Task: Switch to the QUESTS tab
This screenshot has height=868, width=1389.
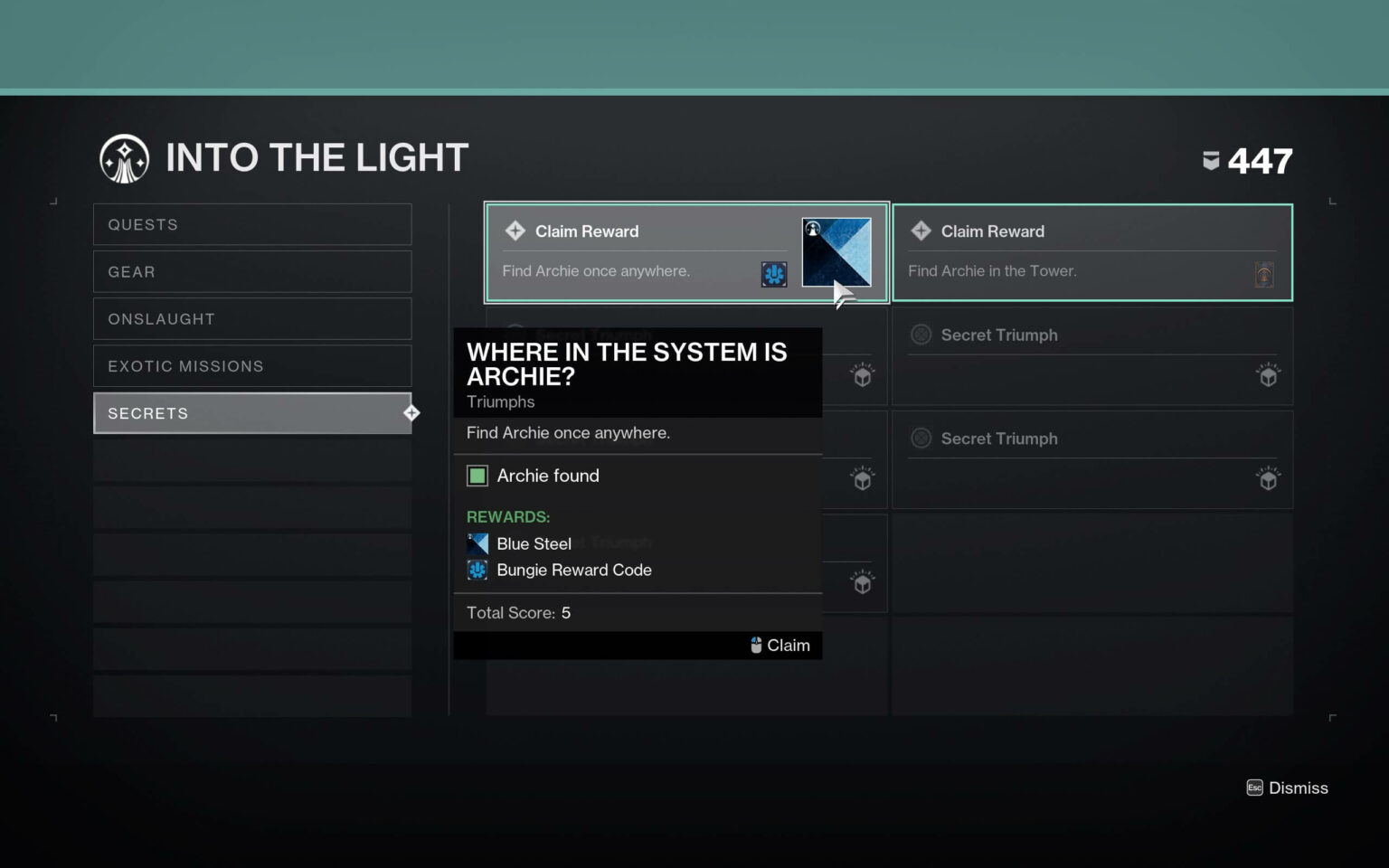Action: click(x=252, y=224)
